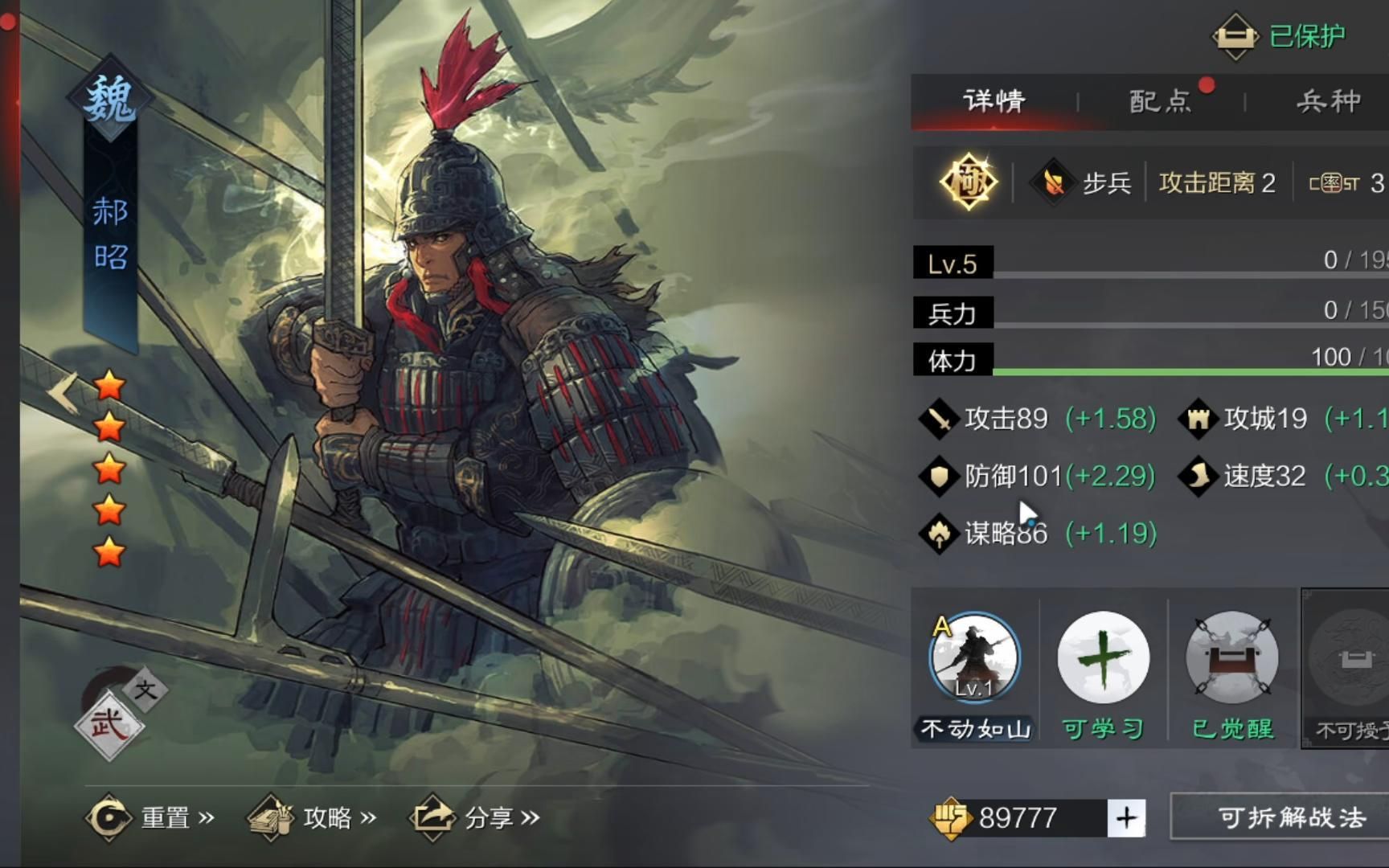1389x868 pixels.
Task: Click the 可学习 learnable skill slot
Action: point(1103,659)
